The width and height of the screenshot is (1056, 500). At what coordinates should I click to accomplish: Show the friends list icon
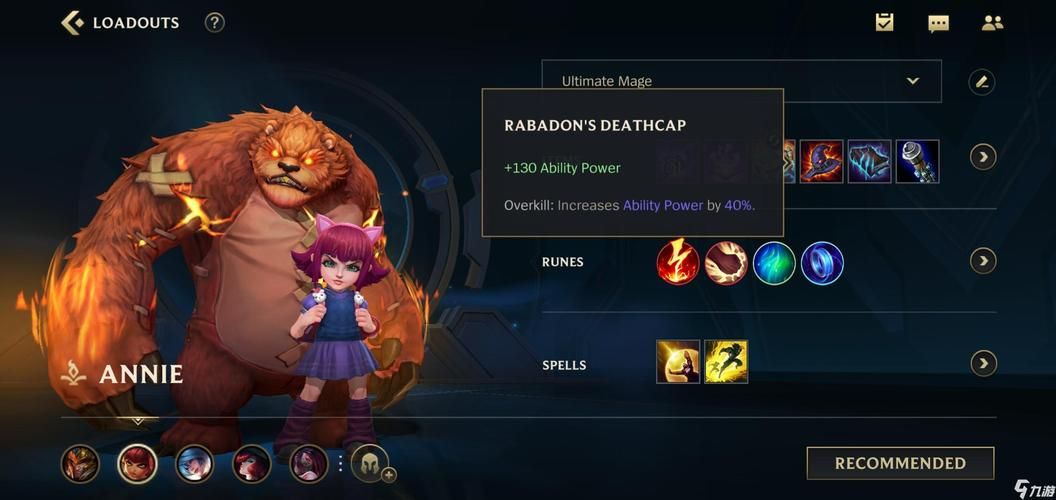(992, 22)
